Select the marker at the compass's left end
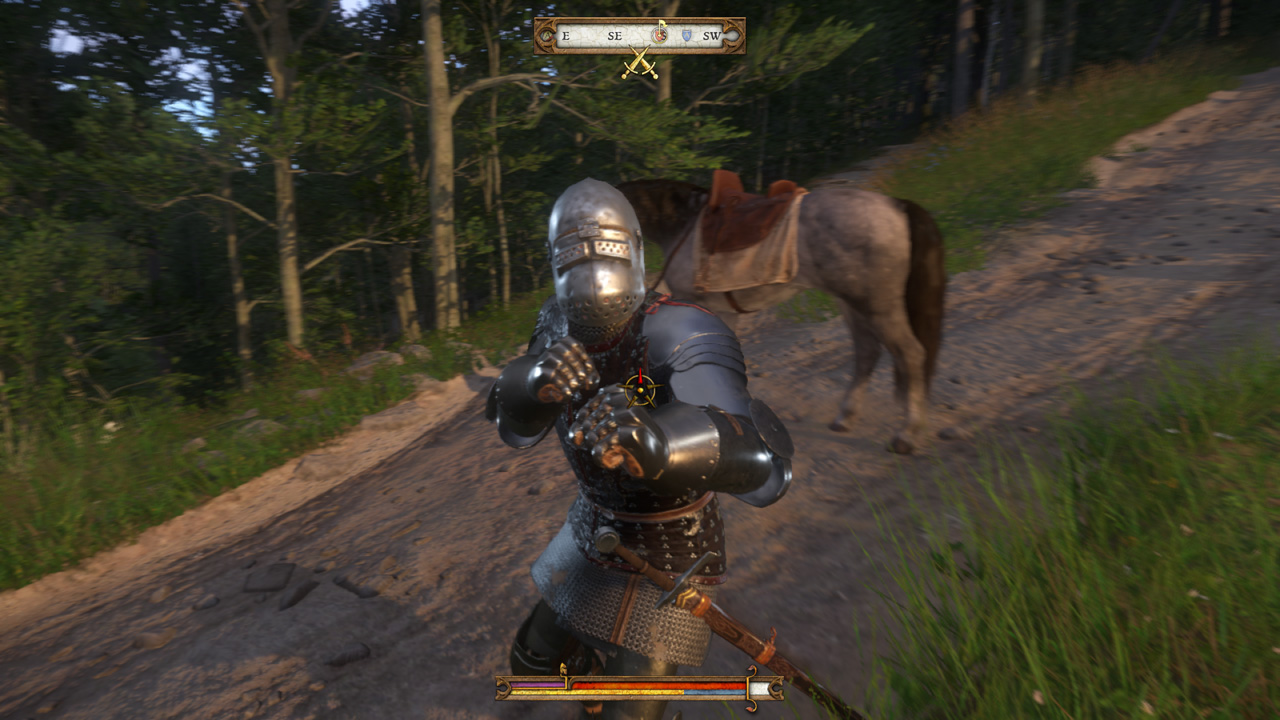The height and width of the screenshot is (720, 1280). 546,37
